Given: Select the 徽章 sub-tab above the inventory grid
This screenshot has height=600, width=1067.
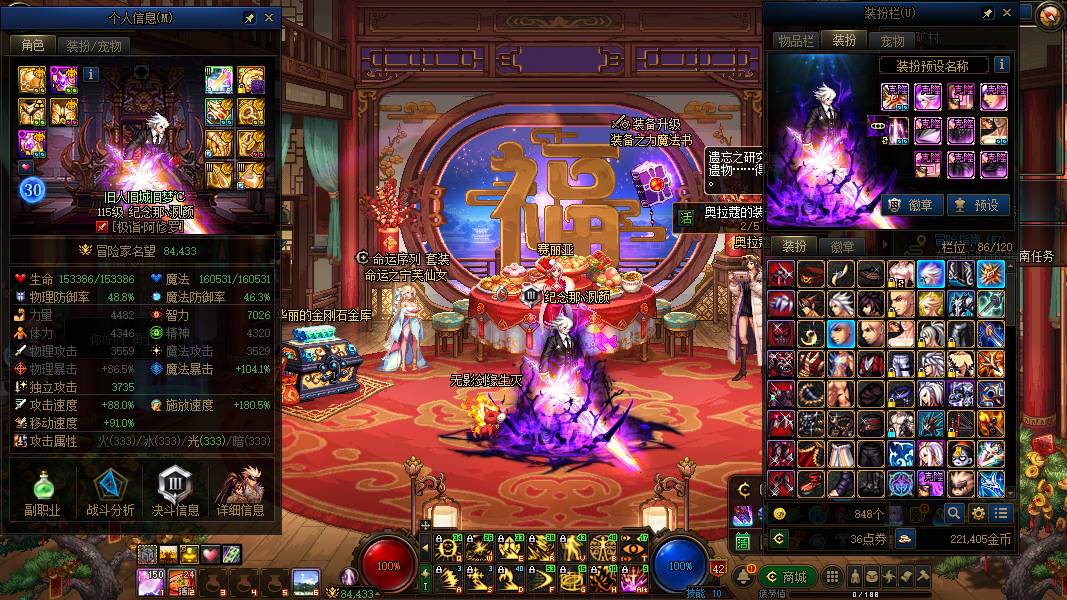Looking at the screenshot, I should click(x=842, y=246).
